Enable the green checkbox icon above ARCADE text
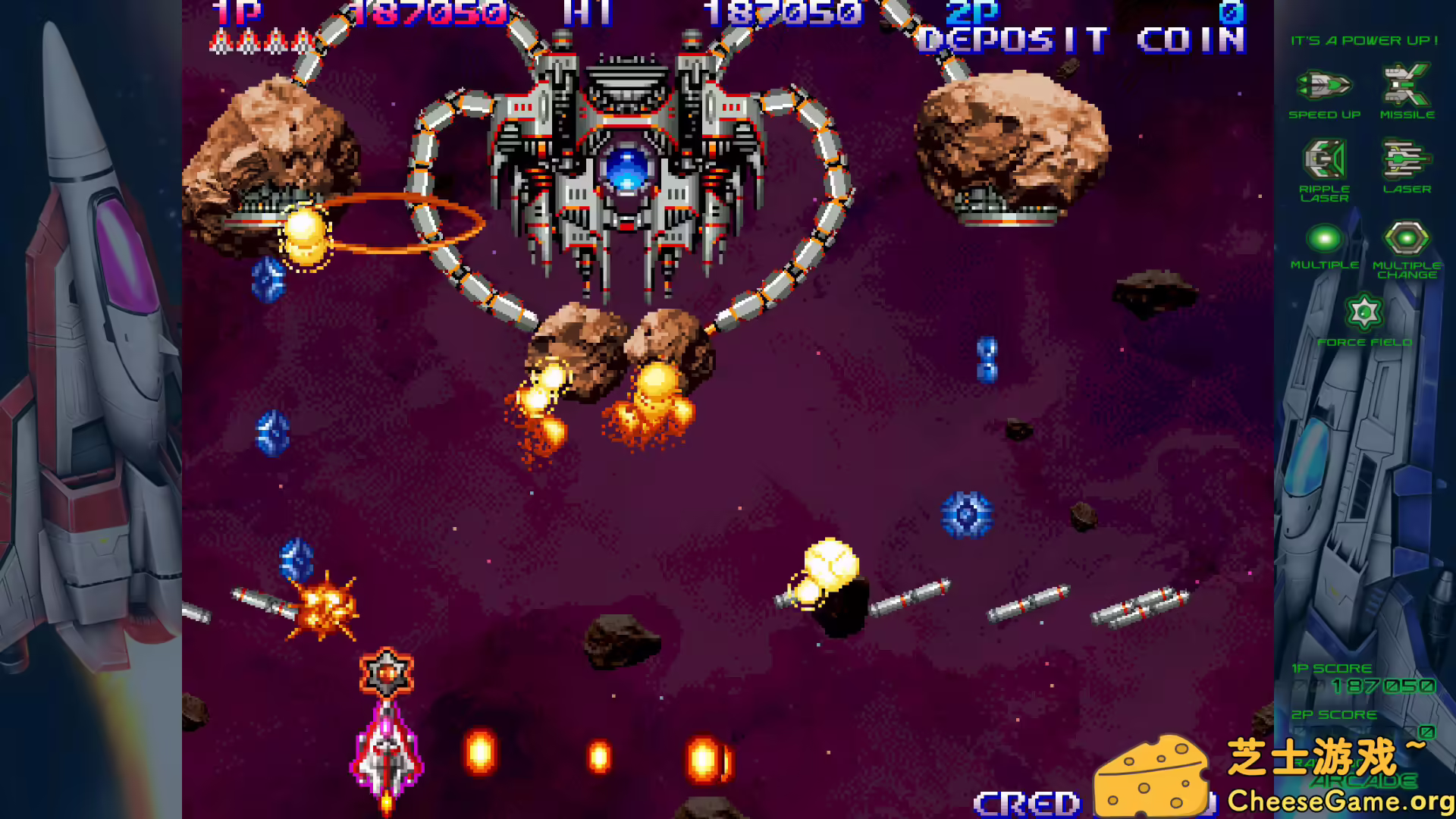Viewport: 1456px width, 819px height. 1428,733
